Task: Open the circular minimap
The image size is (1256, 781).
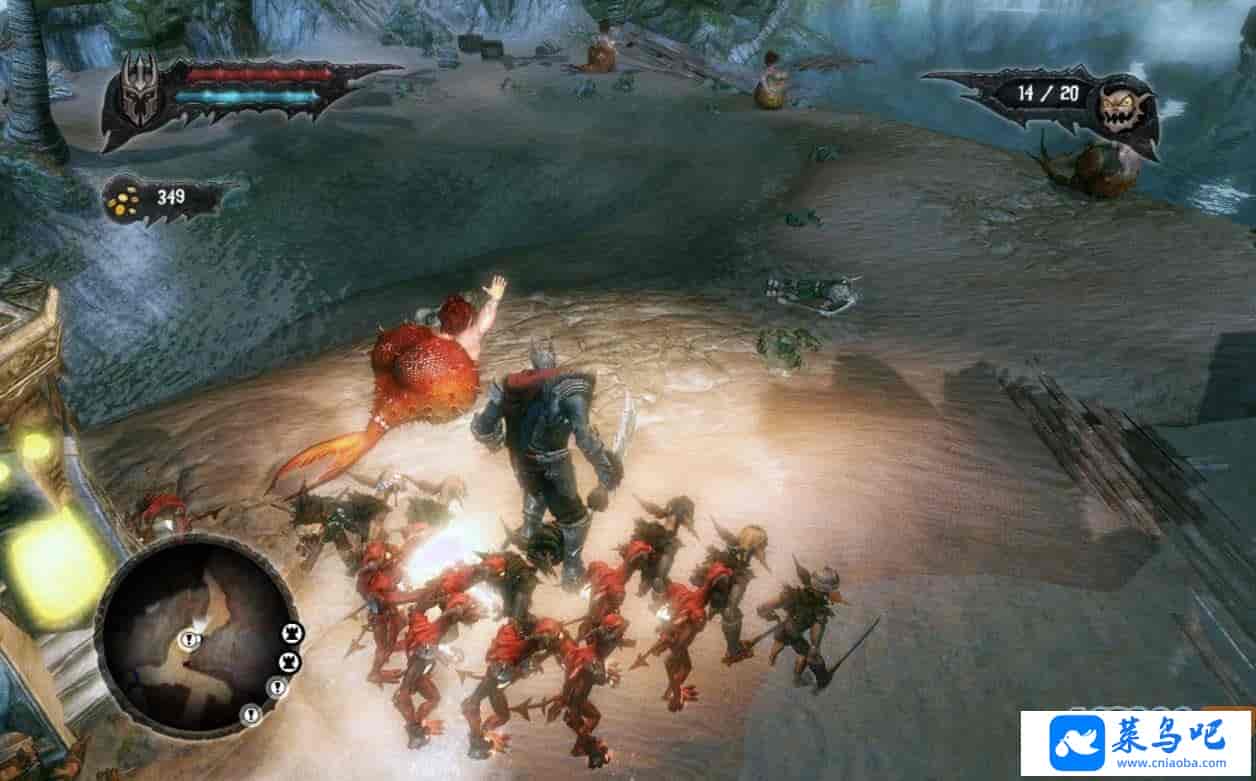Action: (195, 634)
